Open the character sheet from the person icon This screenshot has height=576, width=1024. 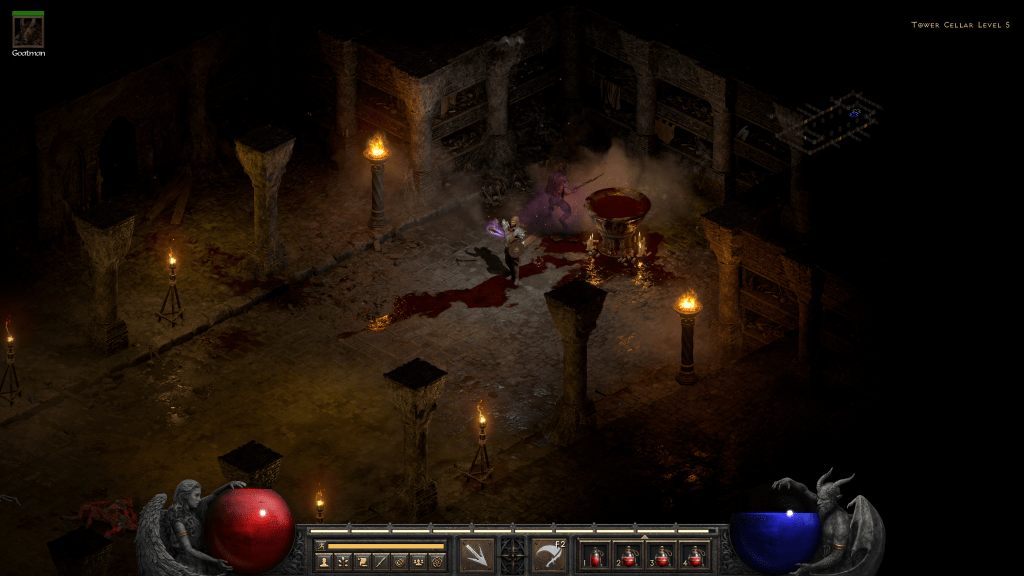pos(323,562)
